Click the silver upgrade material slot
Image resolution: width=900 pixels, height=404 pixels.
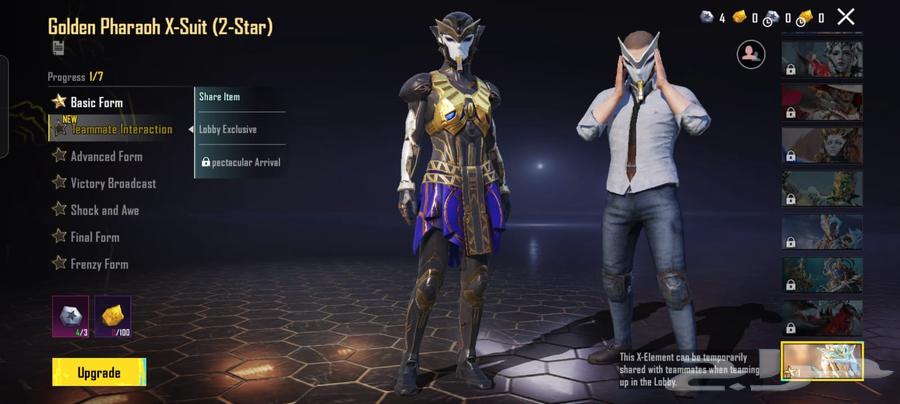(x=70, y=316)
